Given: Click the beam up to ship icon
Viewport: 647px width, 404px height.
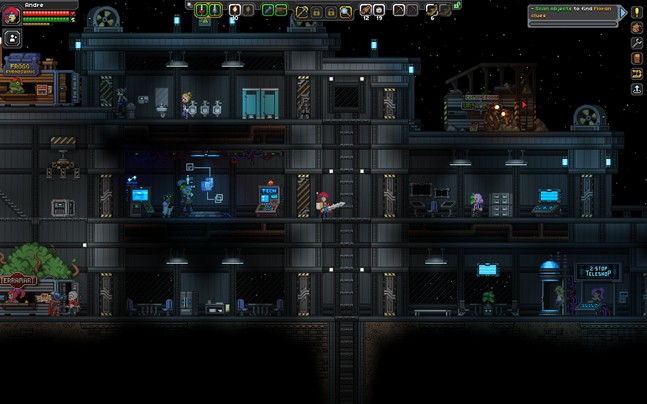Looking at the screenshot, I should (637, 89).
